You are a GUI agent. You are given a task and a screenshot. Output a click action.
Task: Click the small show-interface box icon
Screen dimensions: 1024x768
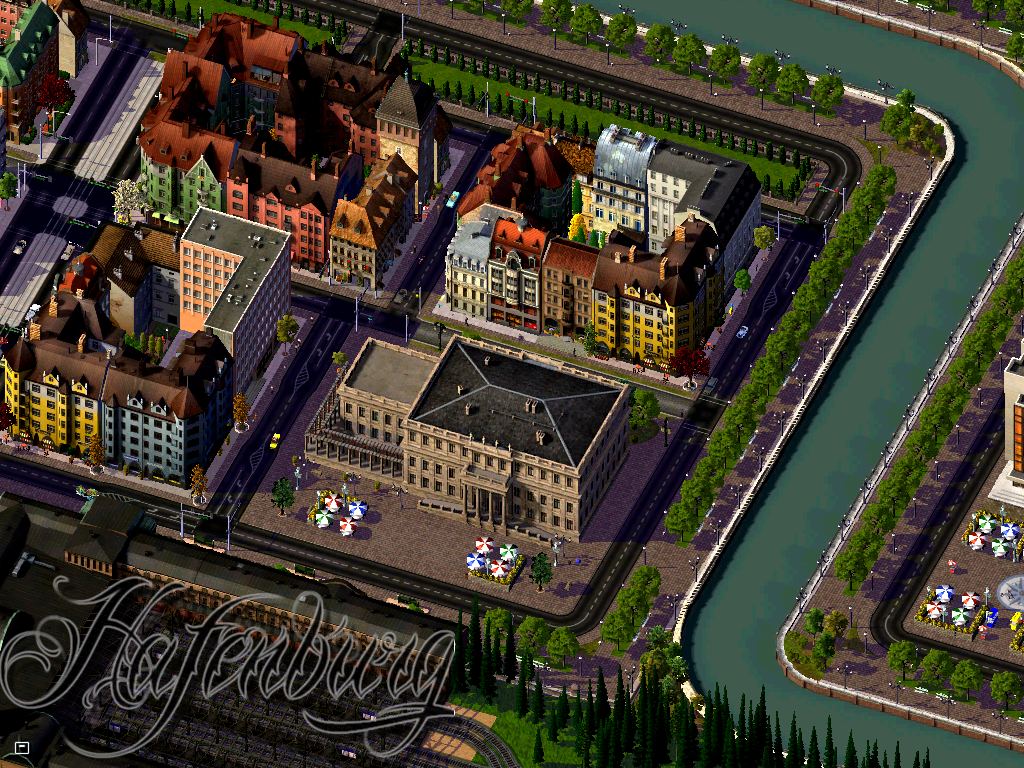click(22, 746)
